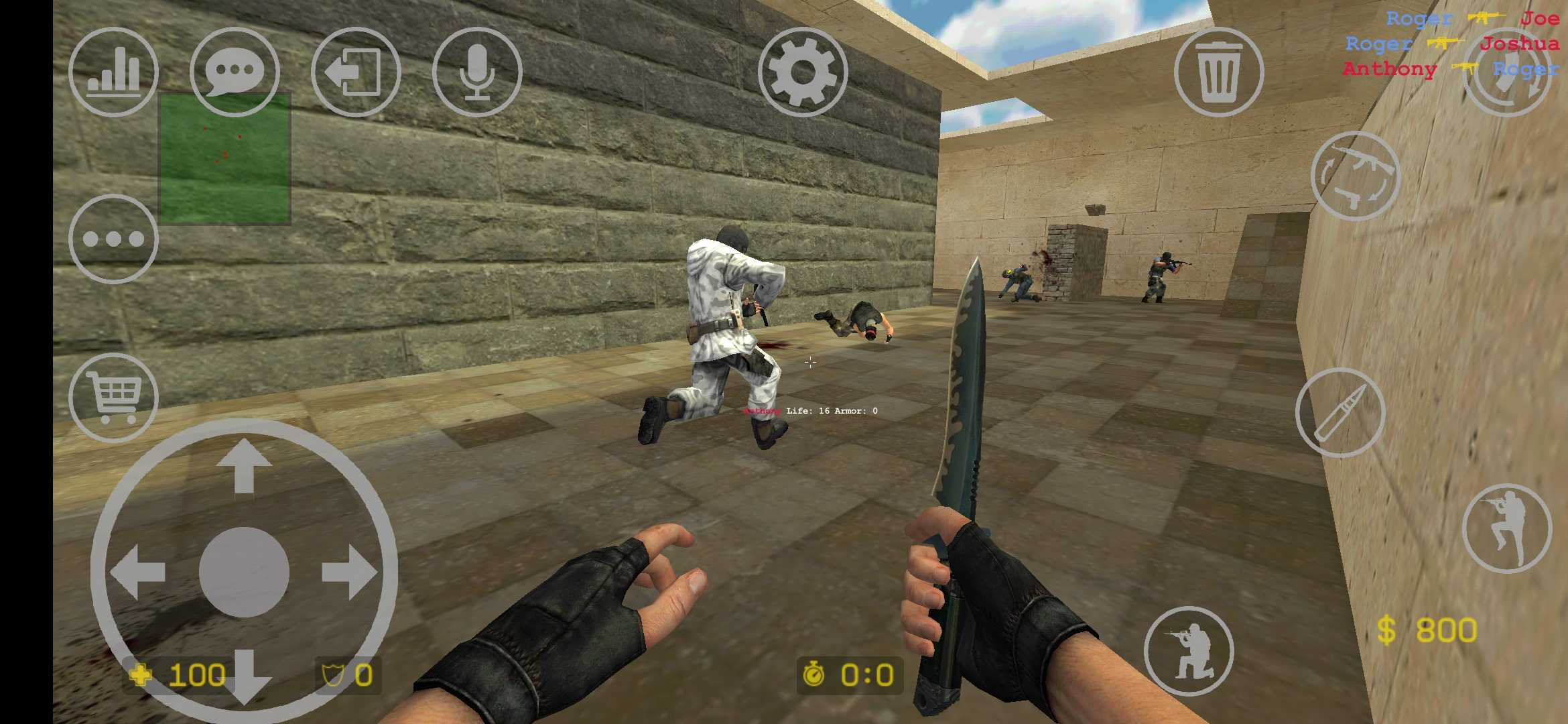The image size is (1568, 724).
Task: Open the scoreboard statistics icon
Action: click(113, 72)
